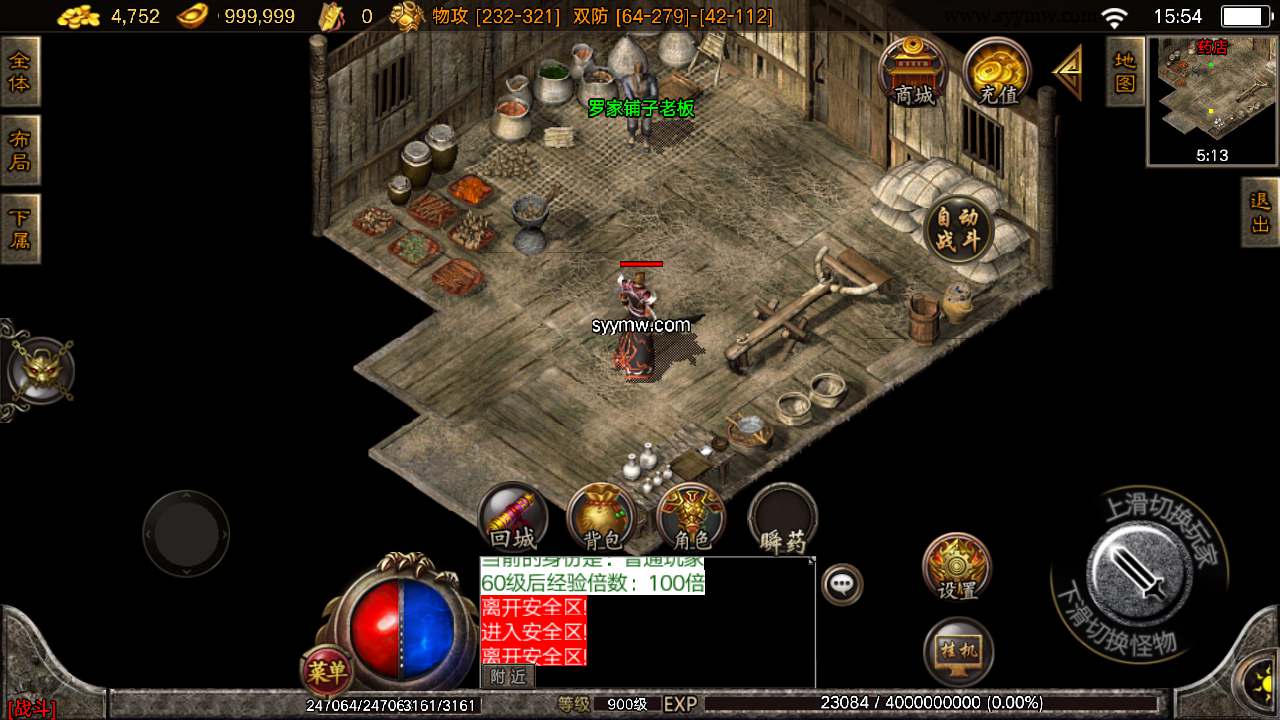Open the 设置 settings
Viewport: 1280px width, 720px height.
point(957,567)
